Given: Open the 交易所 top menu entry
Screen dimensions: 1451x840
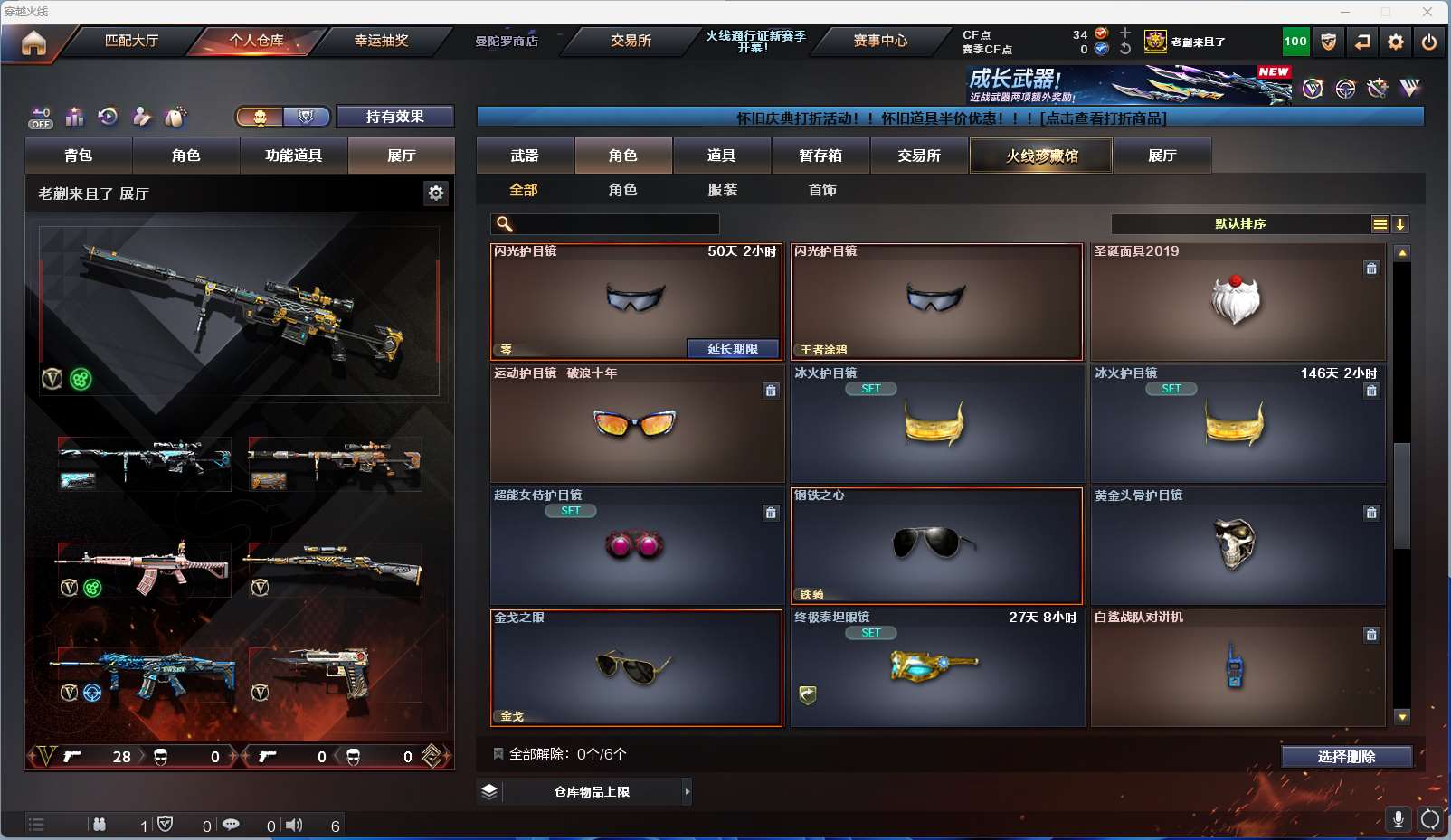Looking at the screenshot, I should click(x=631, y=41).
